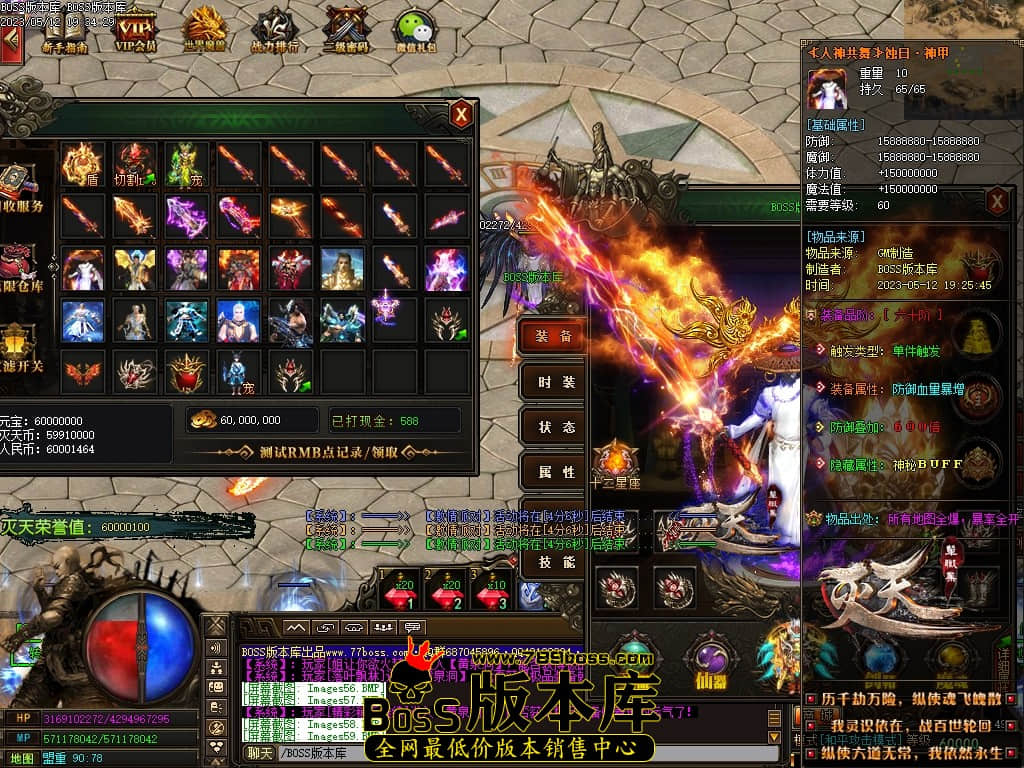Switch to the 状态 status tab
The height and width of the screenshot is (768, 1024).
click(554, 427)
